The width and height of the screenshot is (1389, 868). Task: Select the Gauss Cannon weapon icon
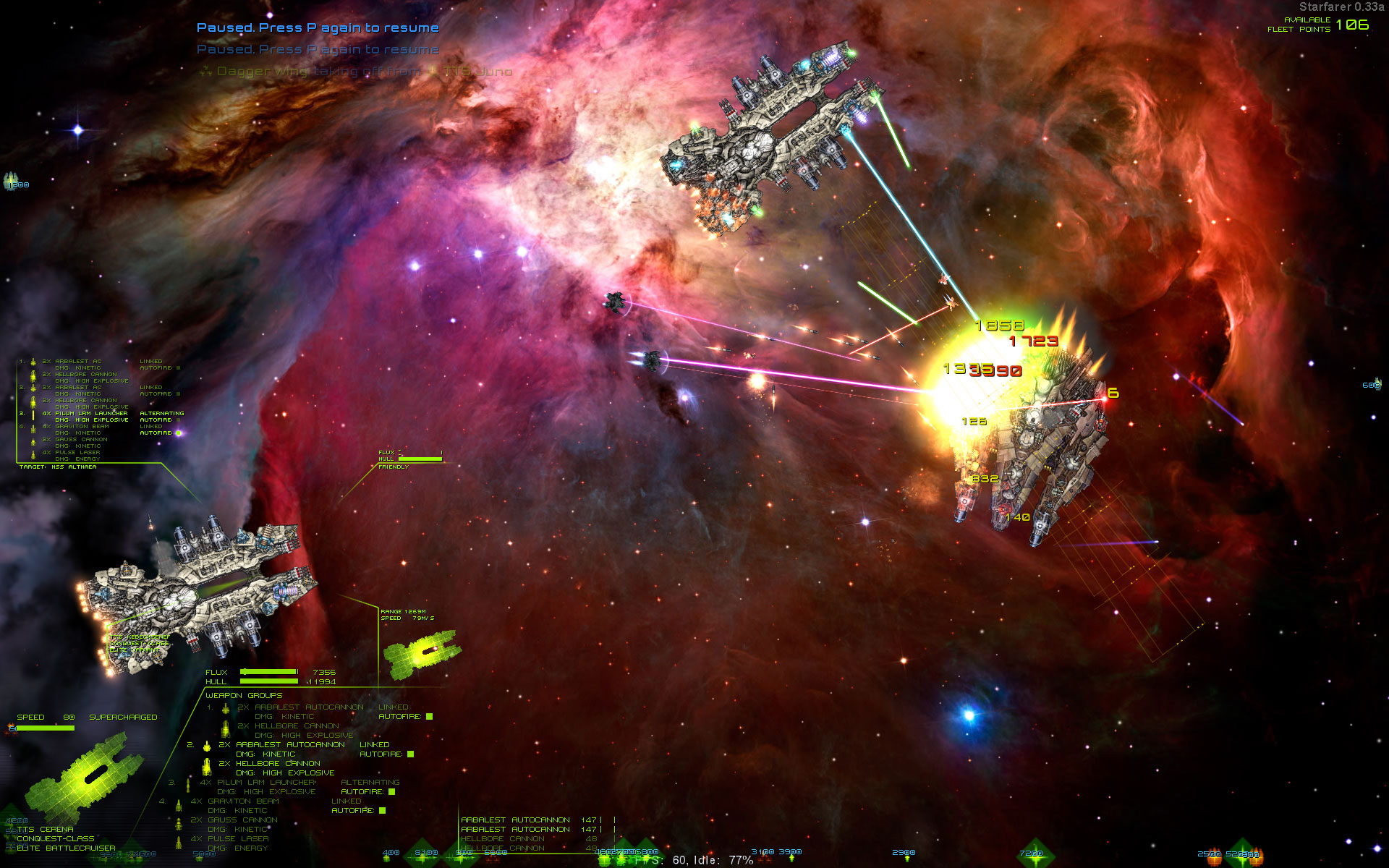click(x=179, y=825)
